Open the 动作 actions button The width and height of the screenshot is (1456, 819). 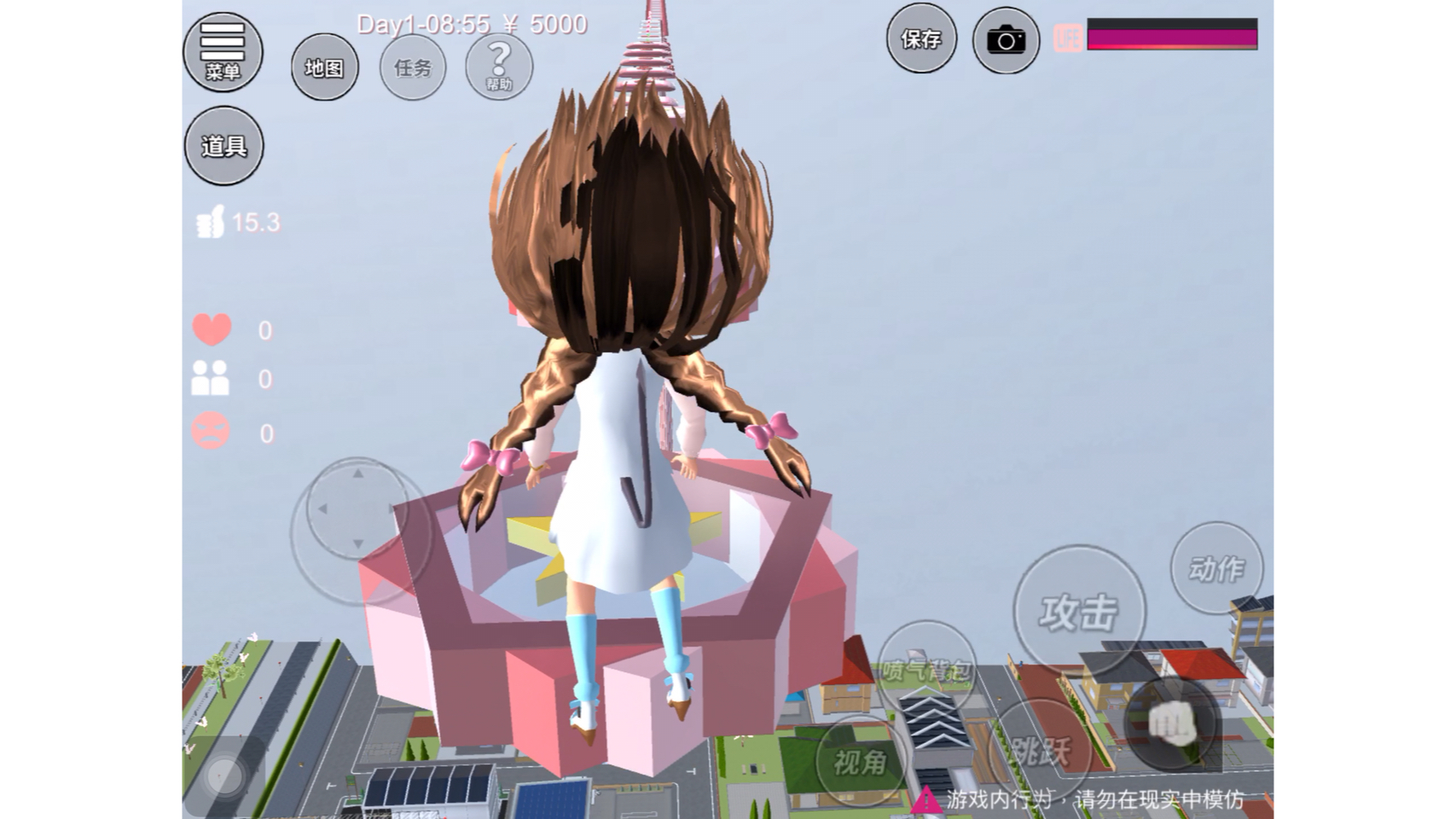(x=1216, y=568)
